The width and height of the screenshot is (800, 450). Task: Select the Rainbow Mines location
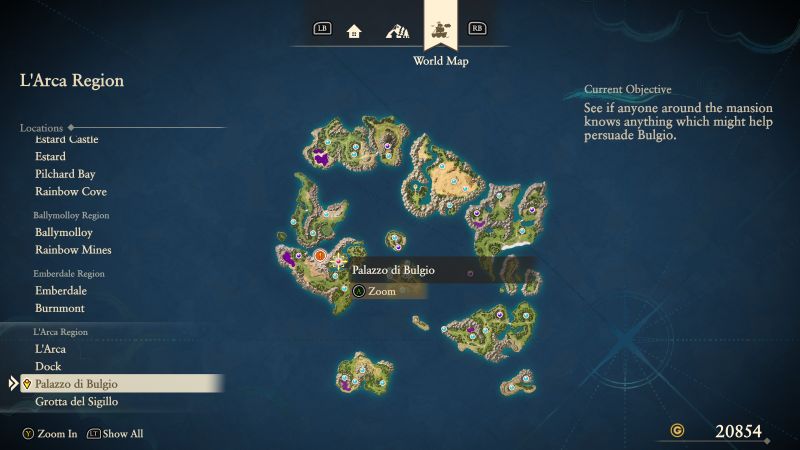coord(73,249)
